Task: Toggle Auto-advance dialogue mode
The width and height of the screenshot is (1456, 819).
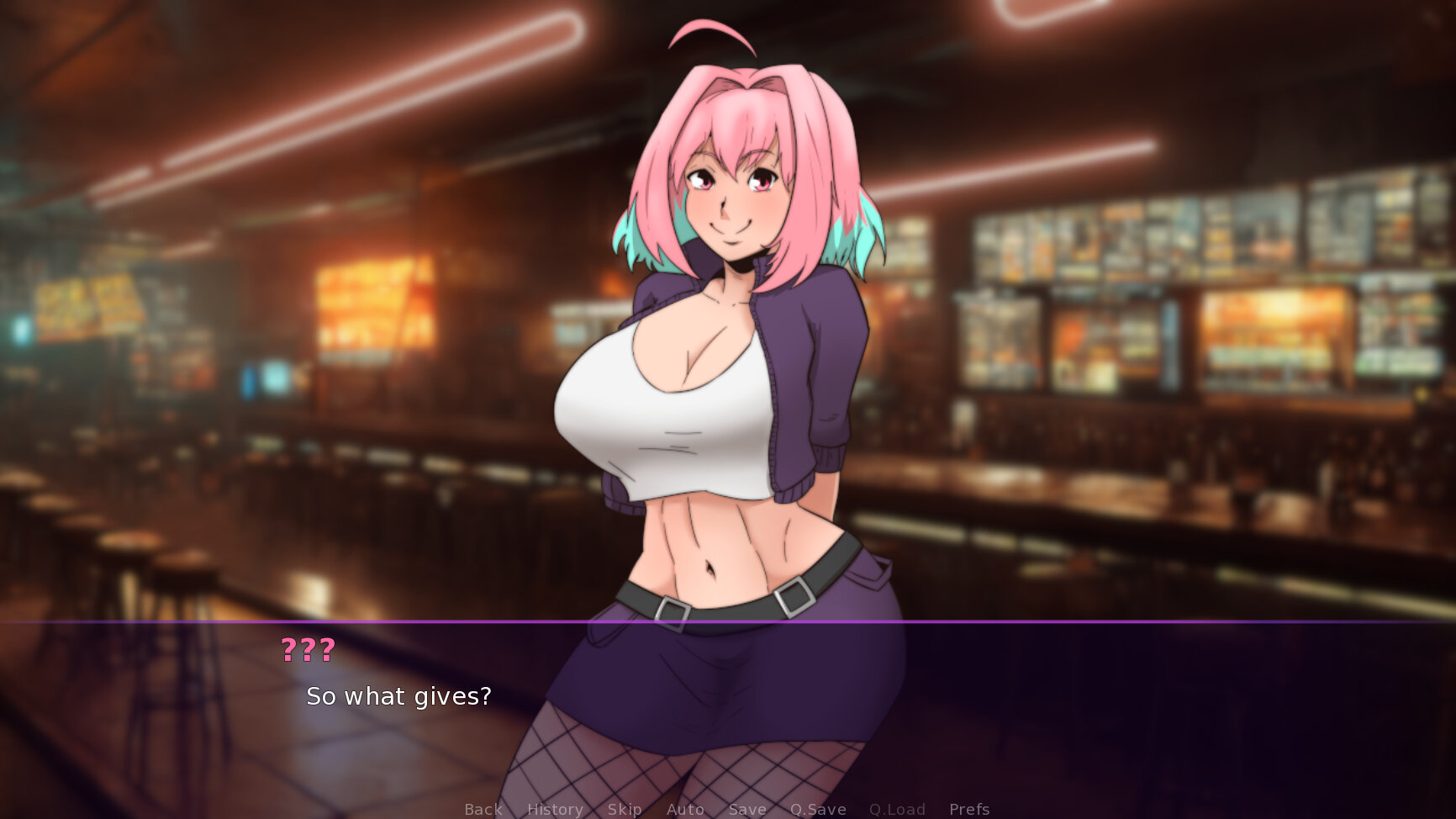Action: (x=685, y=809)
